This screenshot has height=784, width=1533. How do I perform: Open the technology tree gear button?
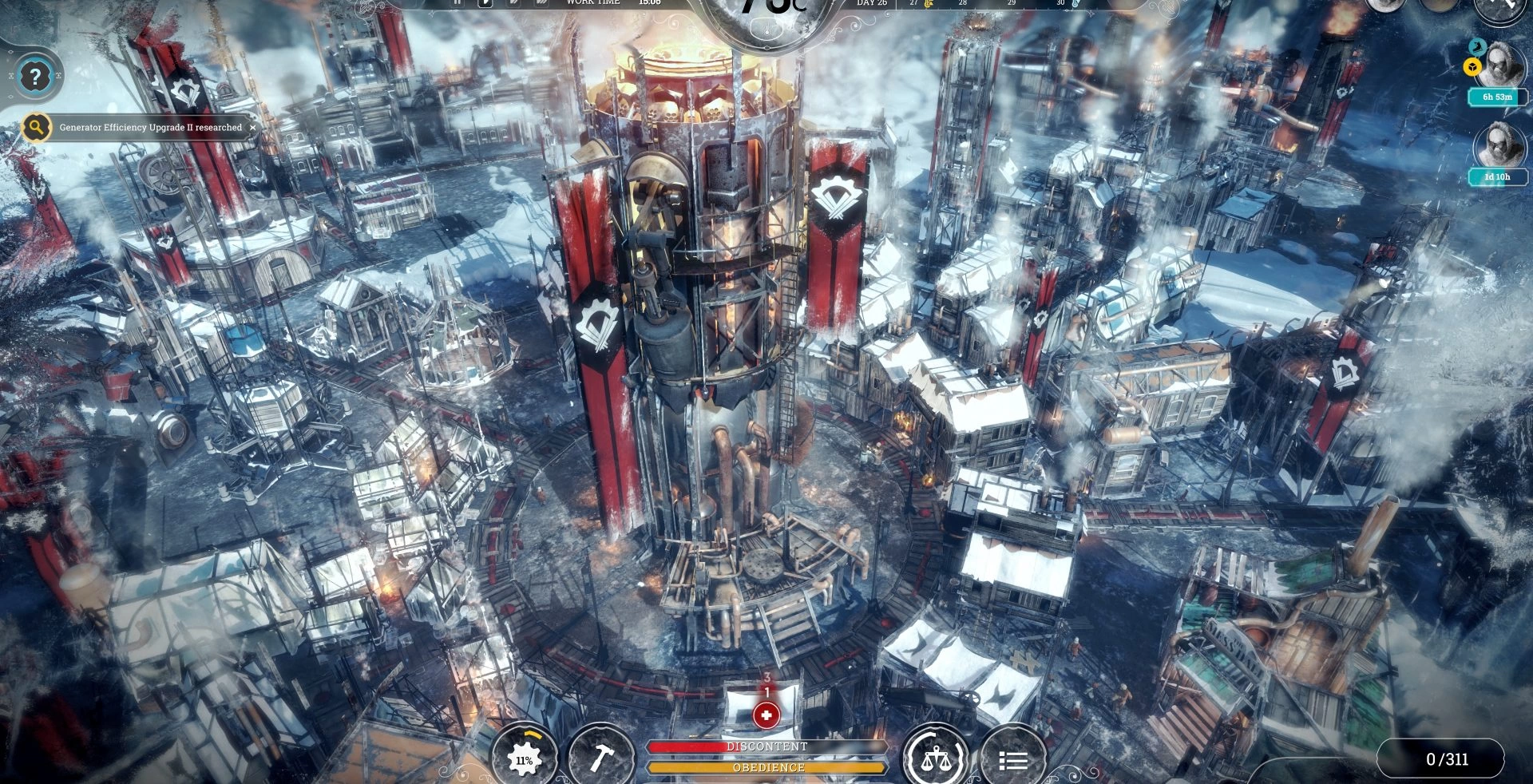point(525,758)
